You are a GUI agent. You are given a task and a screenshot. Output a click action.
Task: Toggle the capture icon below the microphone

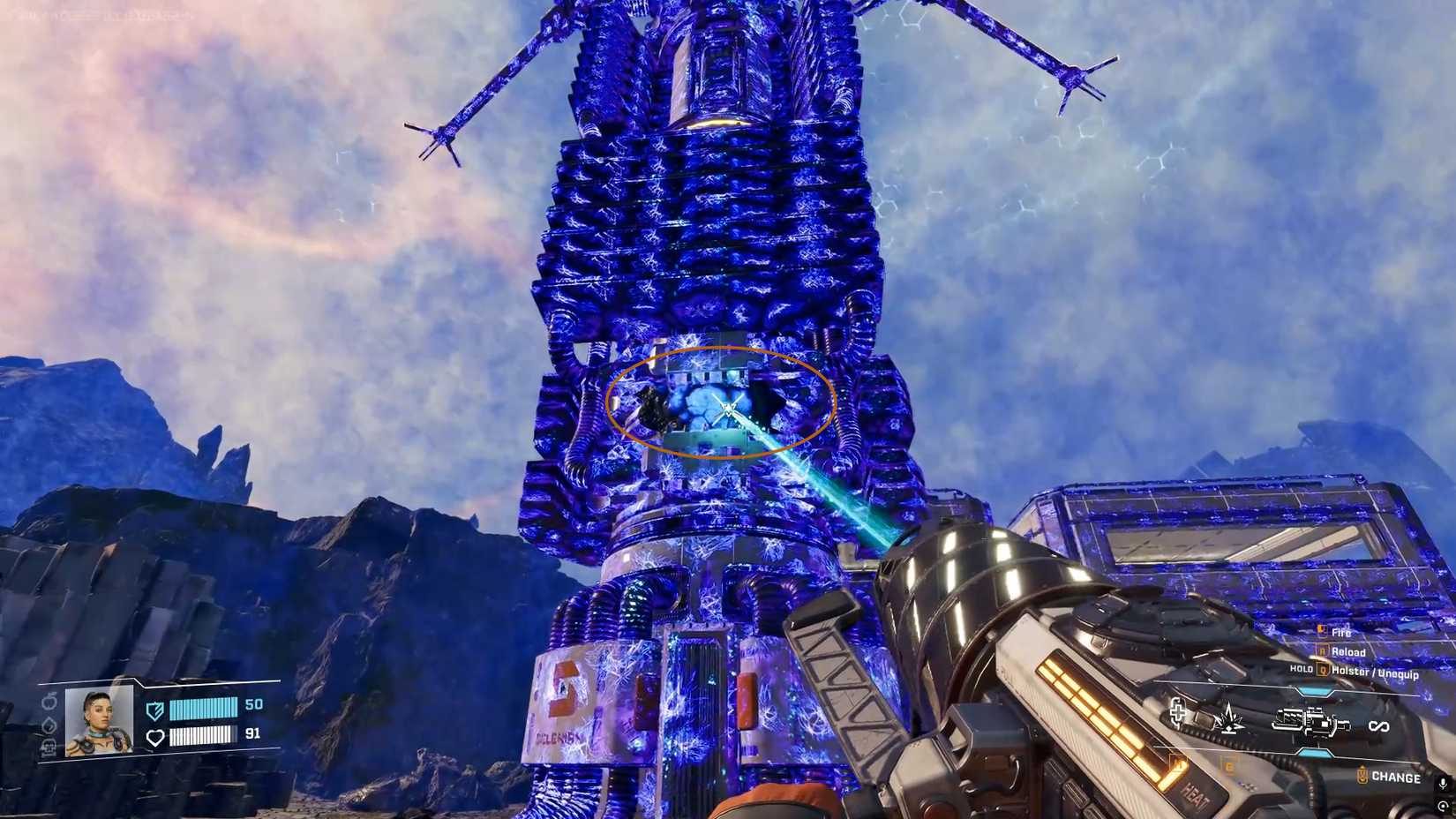[x=1442, y=807]
